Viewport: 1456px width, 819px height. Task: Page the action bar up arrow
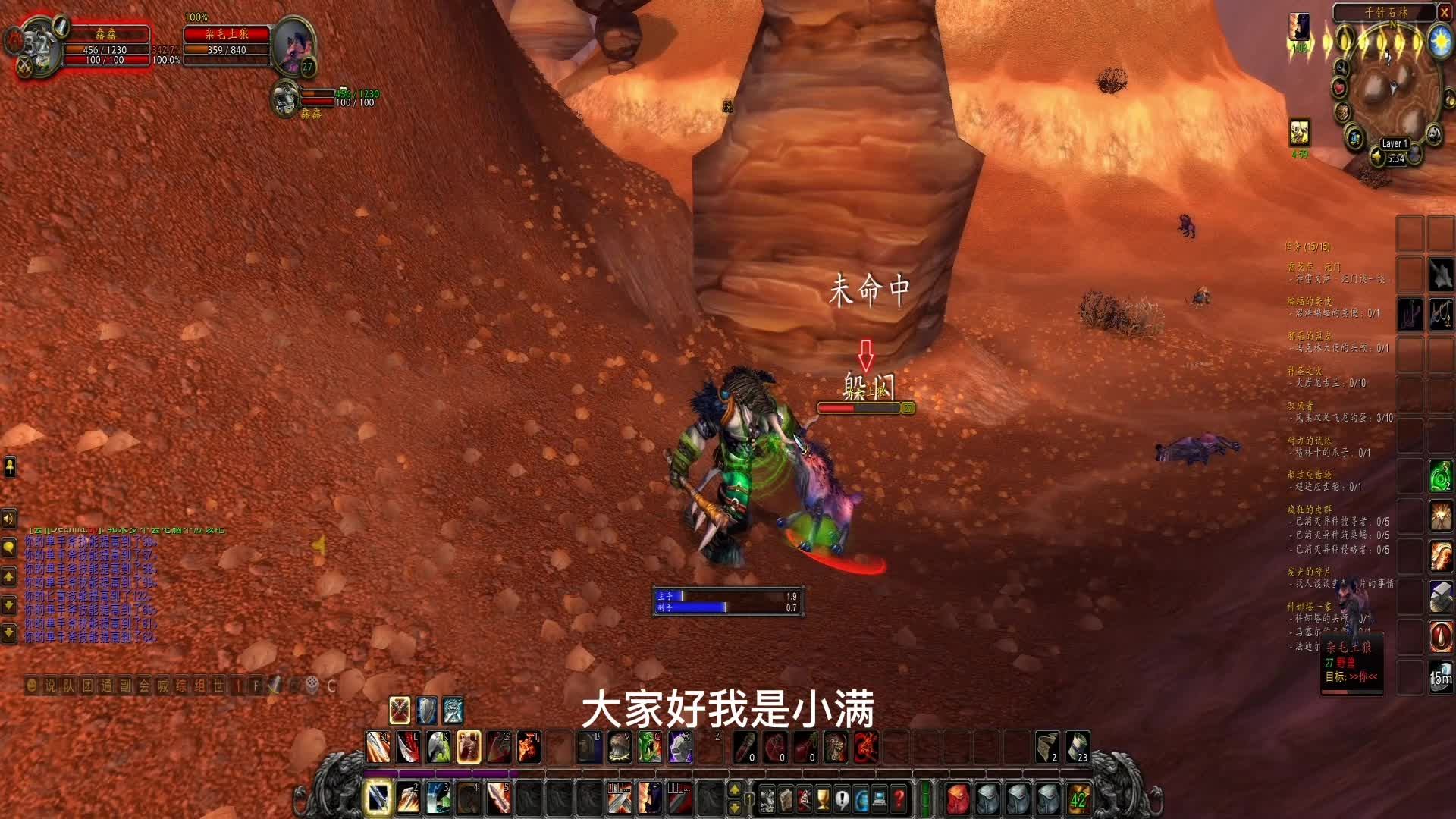(734, 790)
